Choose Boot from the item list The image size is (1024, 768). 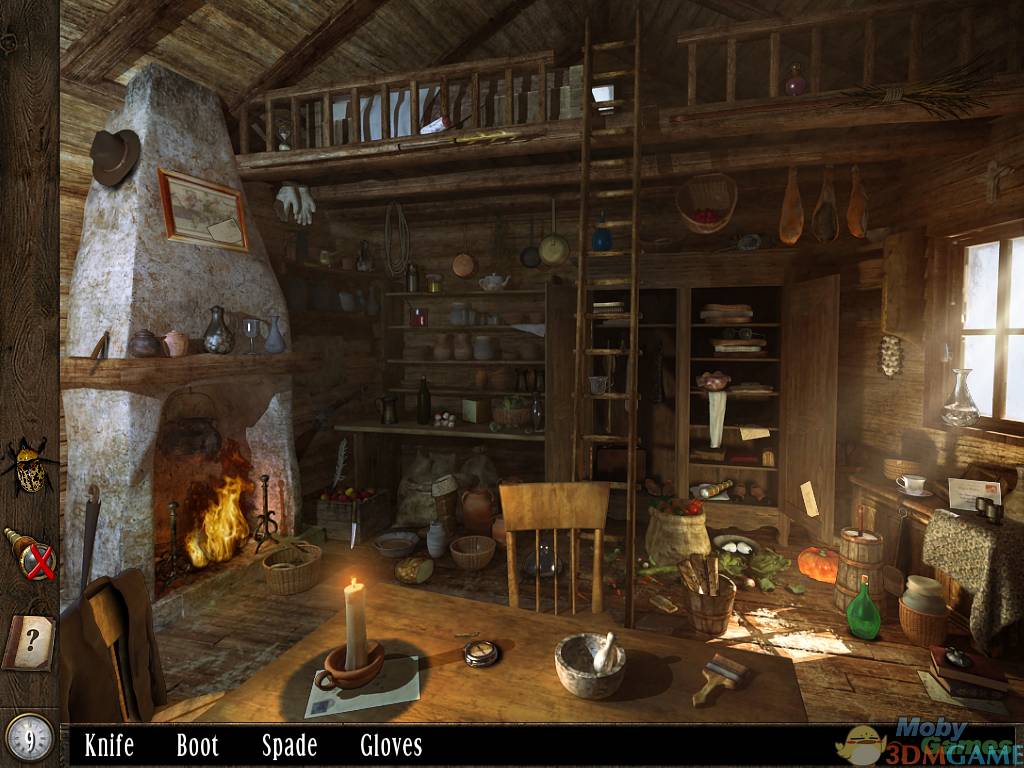197,745
